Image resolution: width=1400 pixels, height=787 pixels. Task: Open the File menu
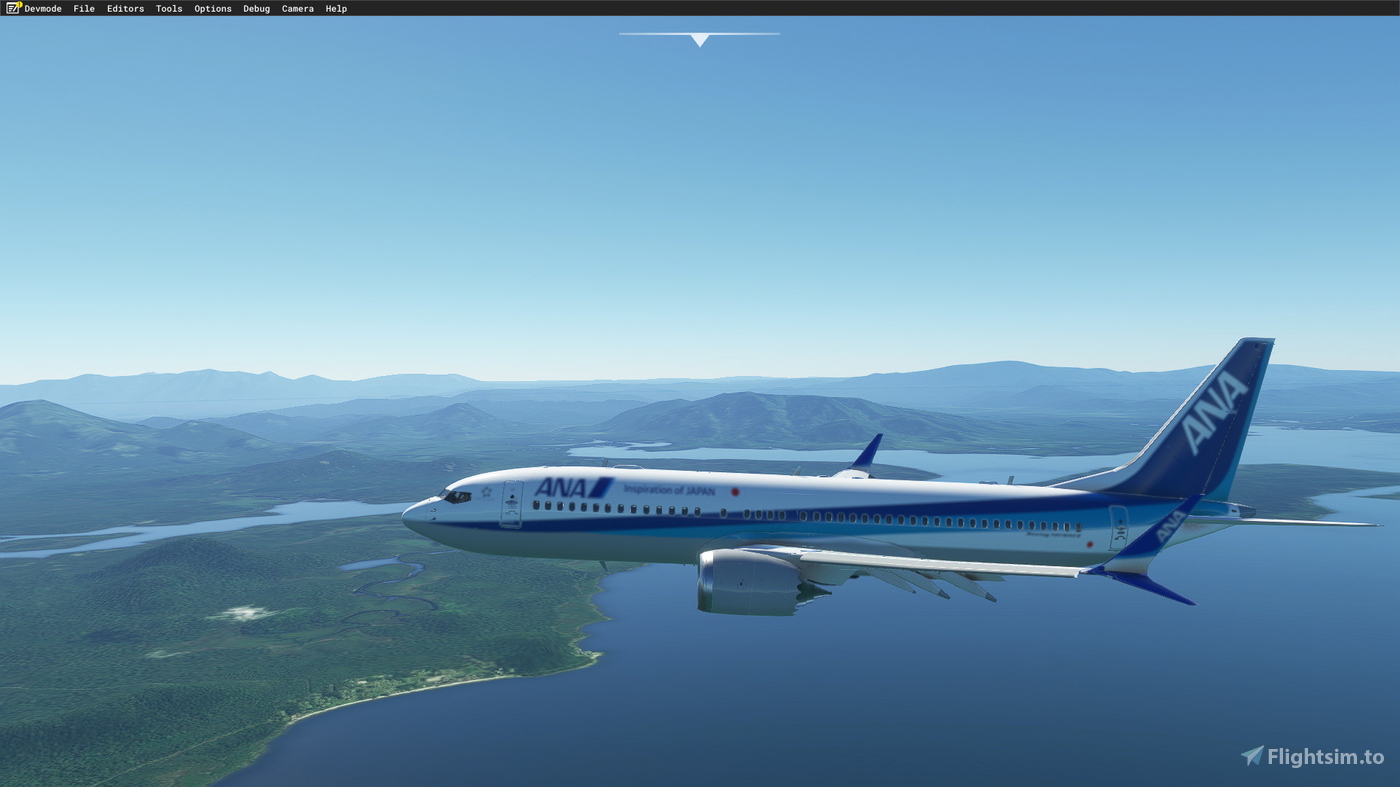tap(83, 8)
